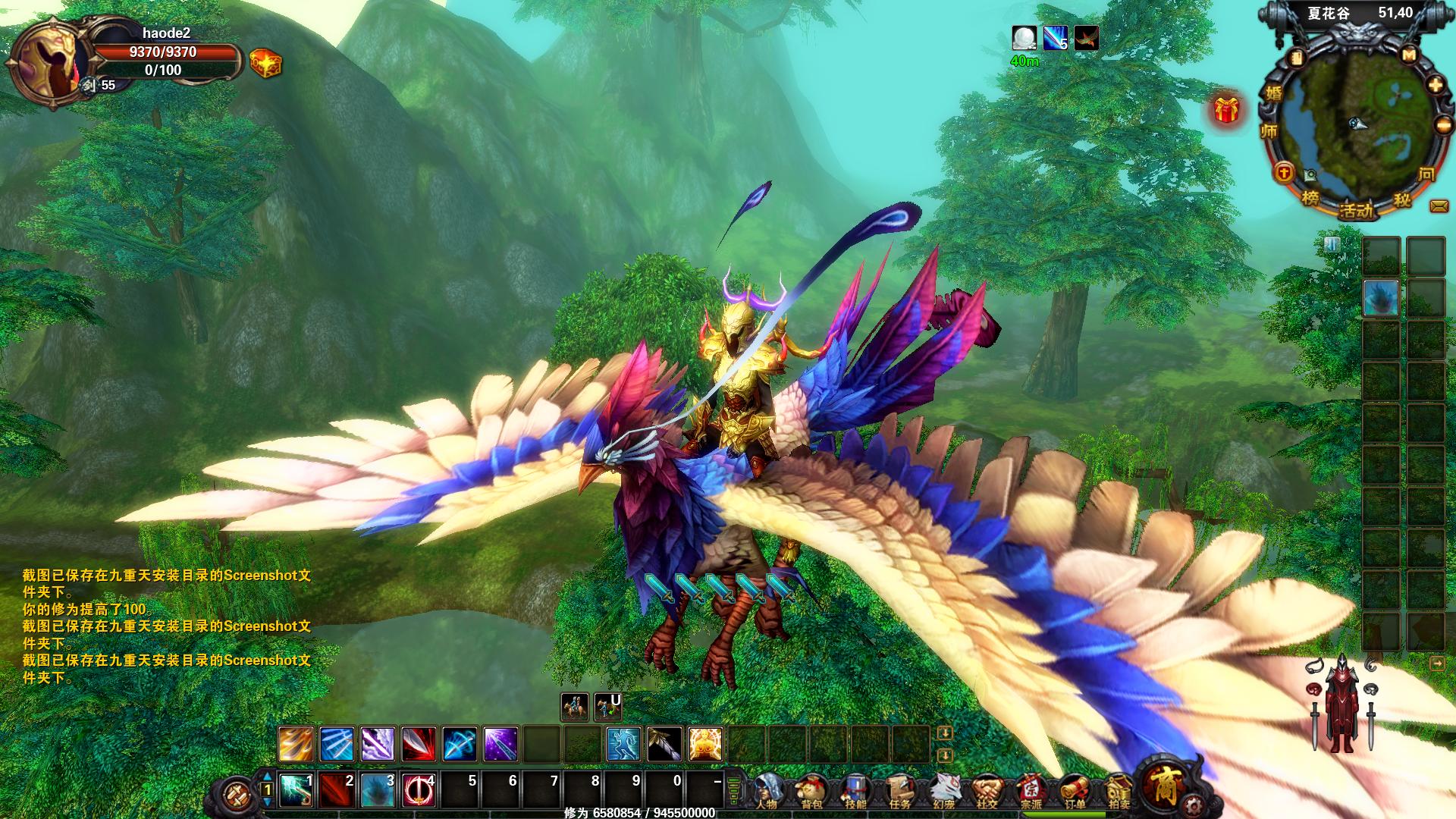Open the 订单 orders menu
The image size is (1456, 819).
point(1075,792)
